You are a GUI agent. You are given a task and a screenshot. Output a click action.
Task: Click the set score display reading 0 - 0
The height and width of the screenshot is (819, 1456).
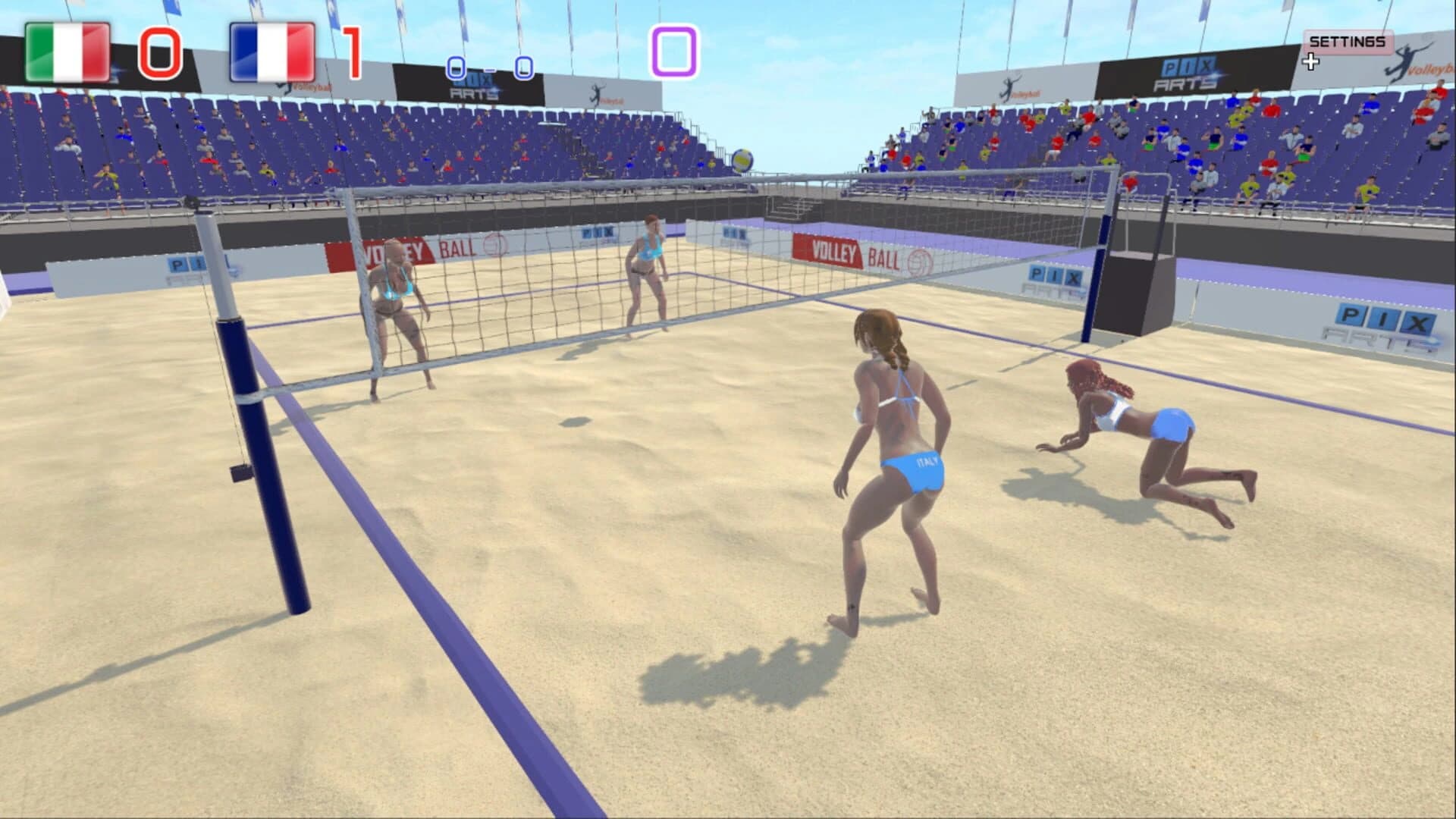click(x=489, y=67)
